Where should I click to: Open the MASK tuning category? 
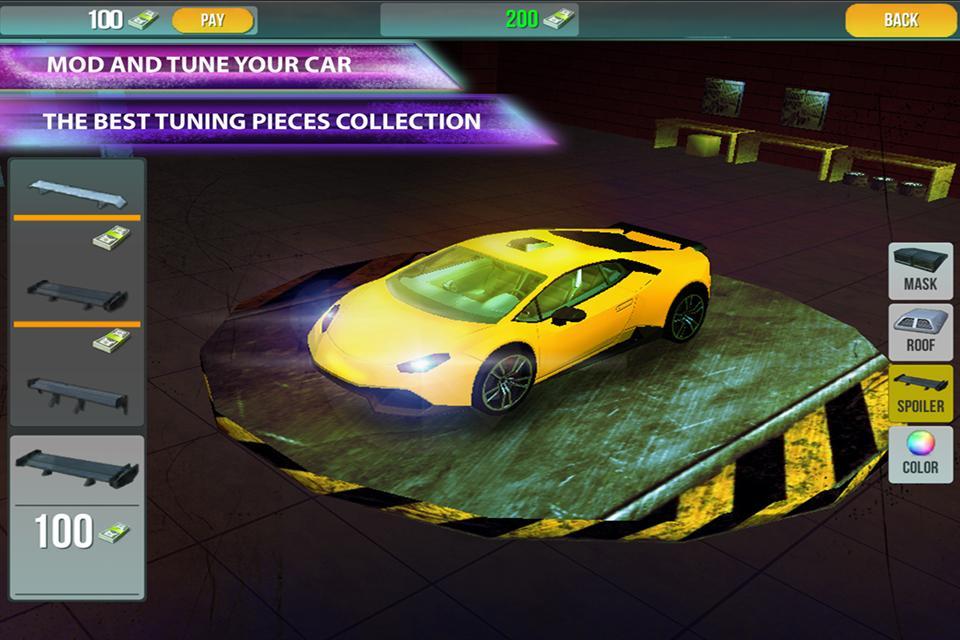point(920,271)
